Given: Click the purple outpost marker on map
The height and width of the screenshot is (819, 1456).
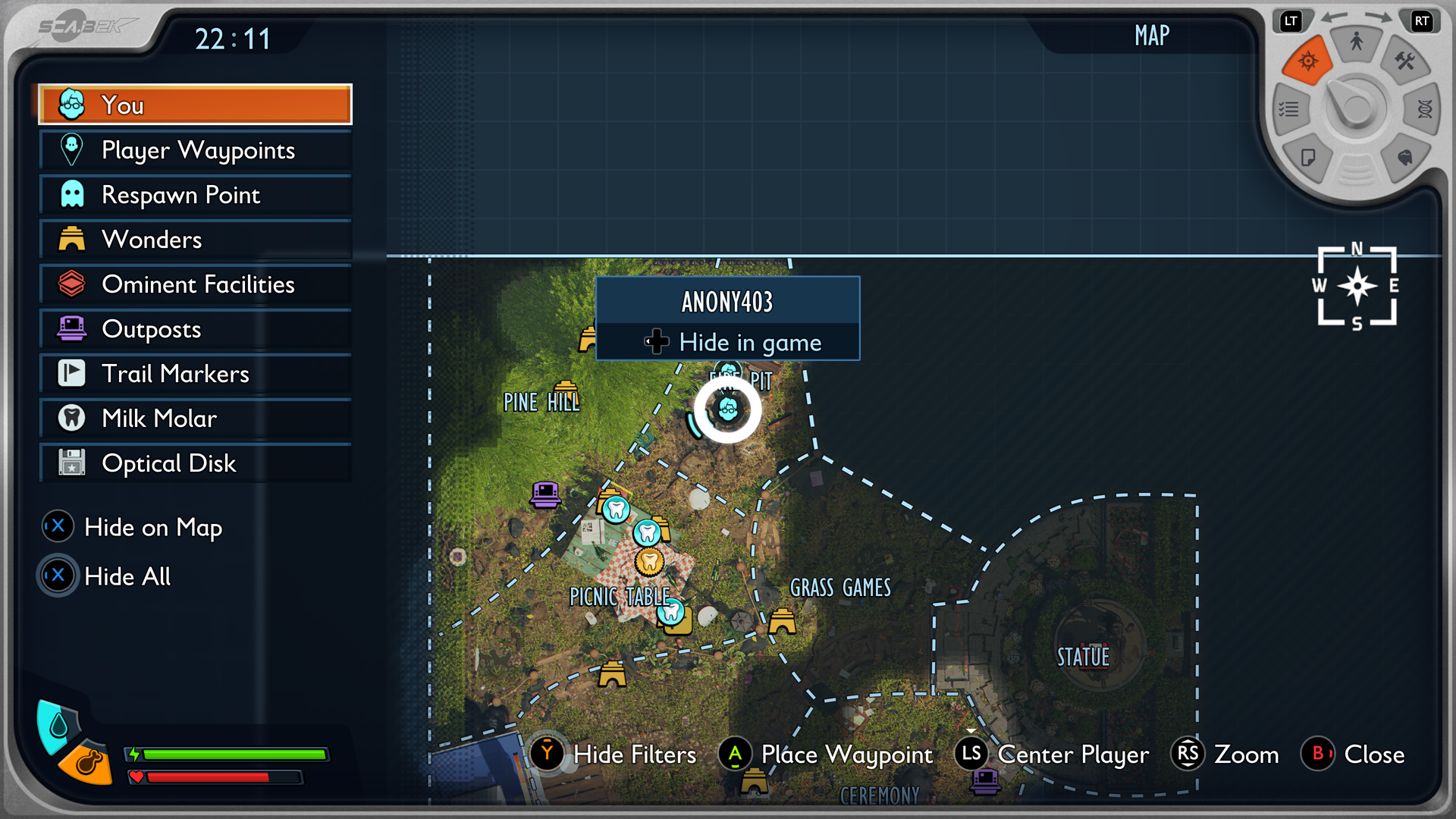Looking at the screenshot, I should pyautogui.click(x=545, y=494).
